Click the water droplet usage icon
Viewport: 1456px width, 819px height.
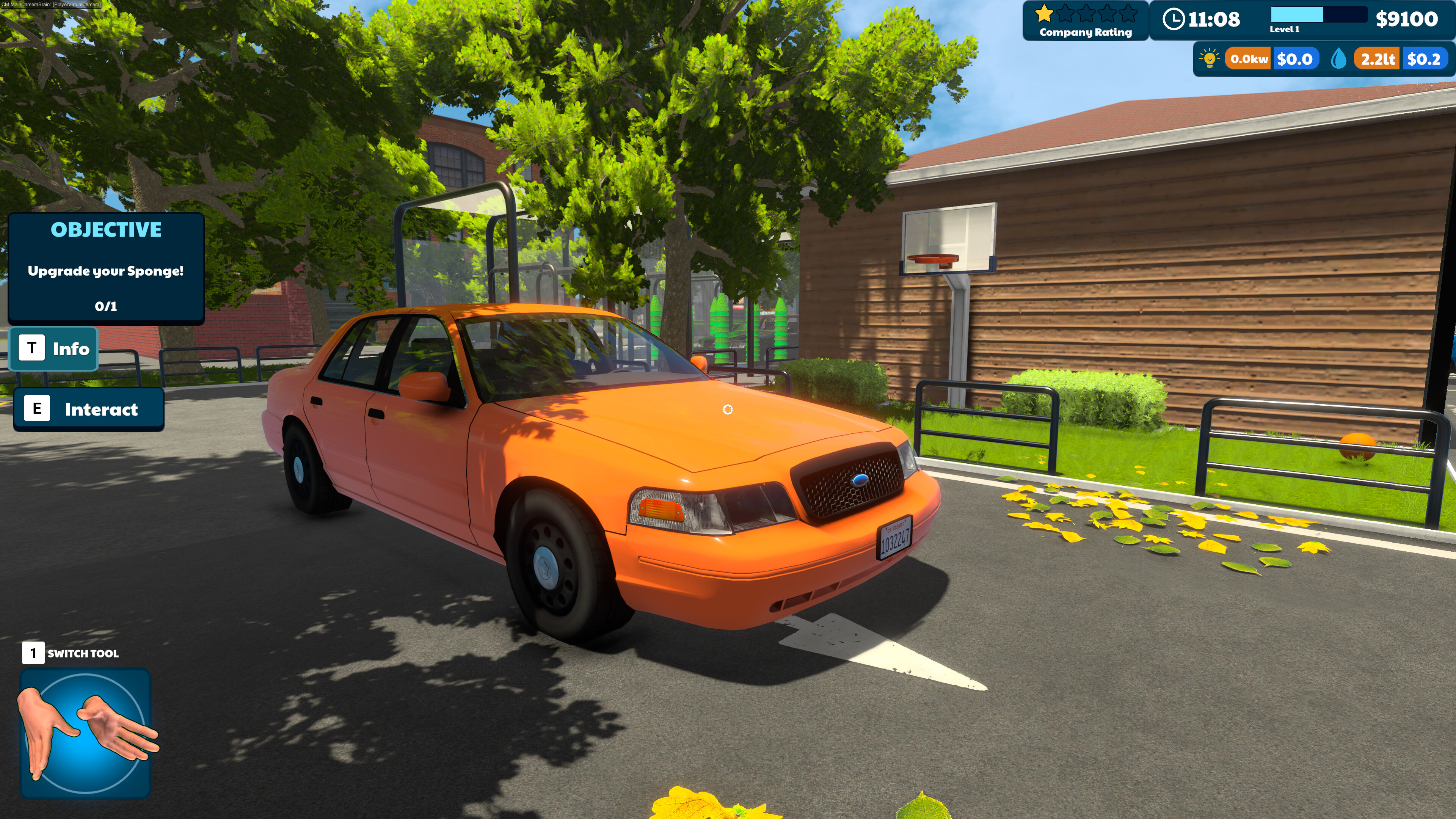click(1338, 59)
